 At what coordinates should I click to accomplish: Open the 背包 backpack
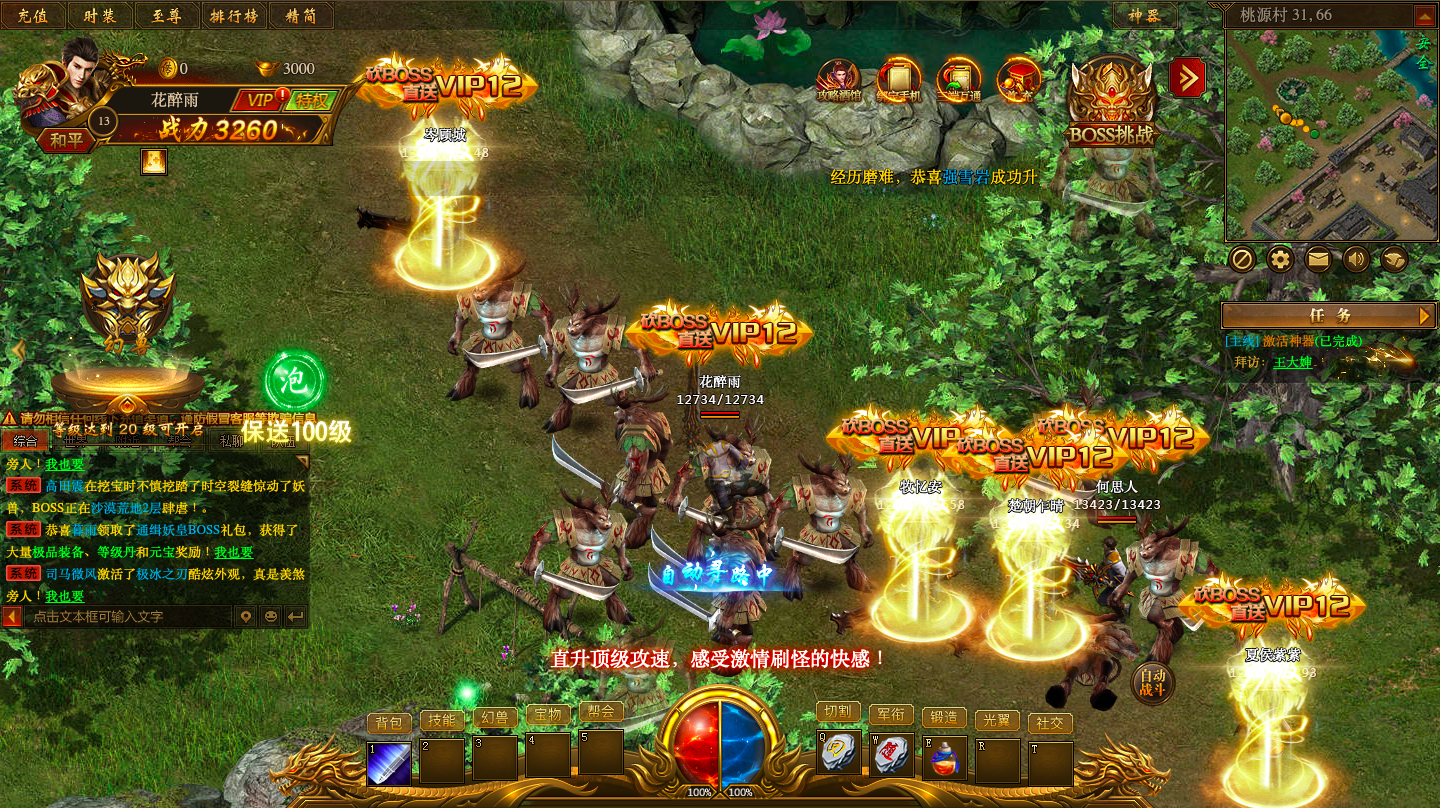389,722
